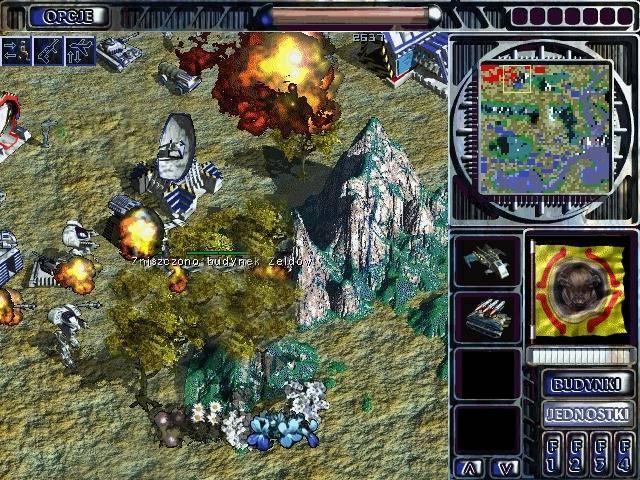Choose the missile launcher vehicle build icon
The height and width of the screenshot is (480, 640).
(x=487, y=318)
